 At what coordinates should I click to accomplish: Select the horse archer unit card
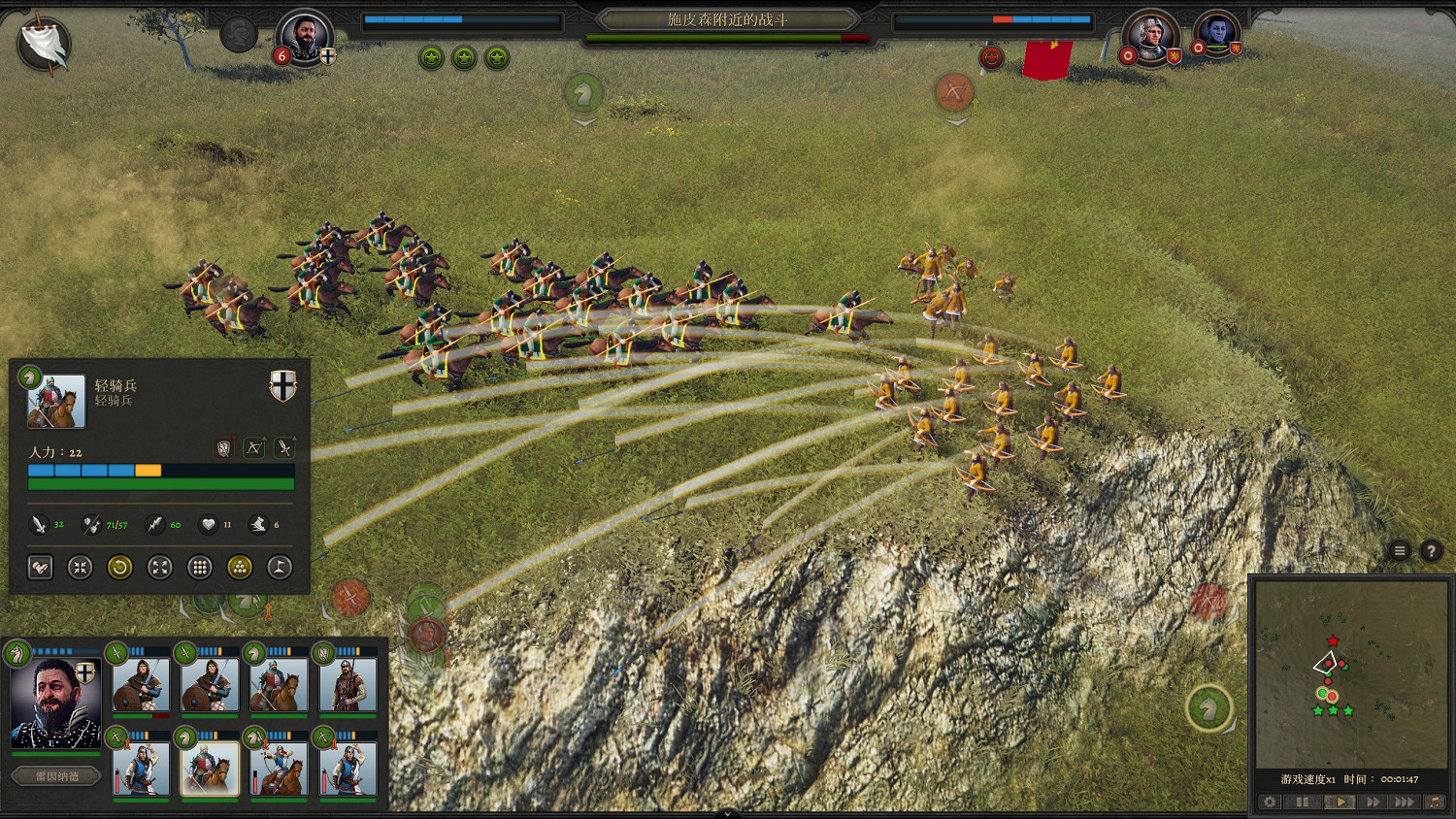tap(279, 769)
